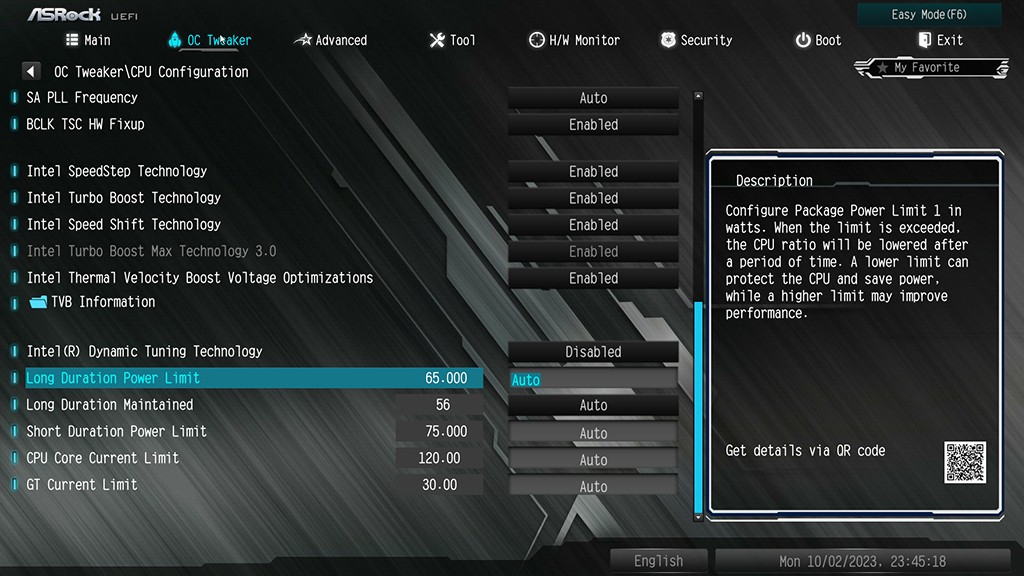Screen dimensions: 1024x576
Task: Edit the Long Duration Power Limit Auto field
Action: click(x=593, y=380)
